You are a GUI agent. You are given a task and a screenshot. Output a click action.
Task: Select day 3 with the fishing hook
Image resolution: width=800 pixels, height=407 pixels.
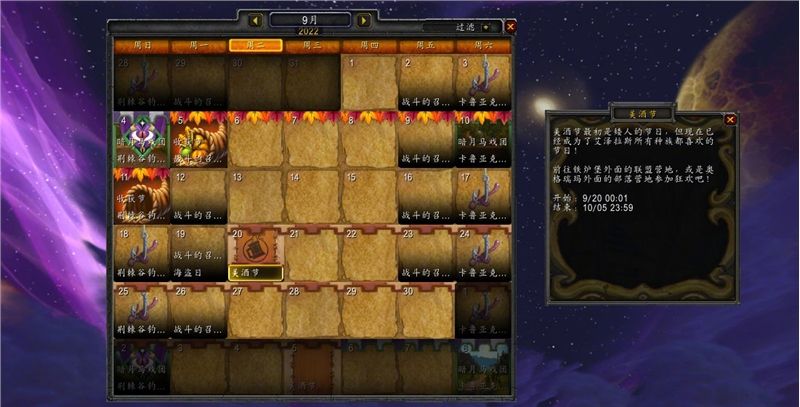[483, 82]
